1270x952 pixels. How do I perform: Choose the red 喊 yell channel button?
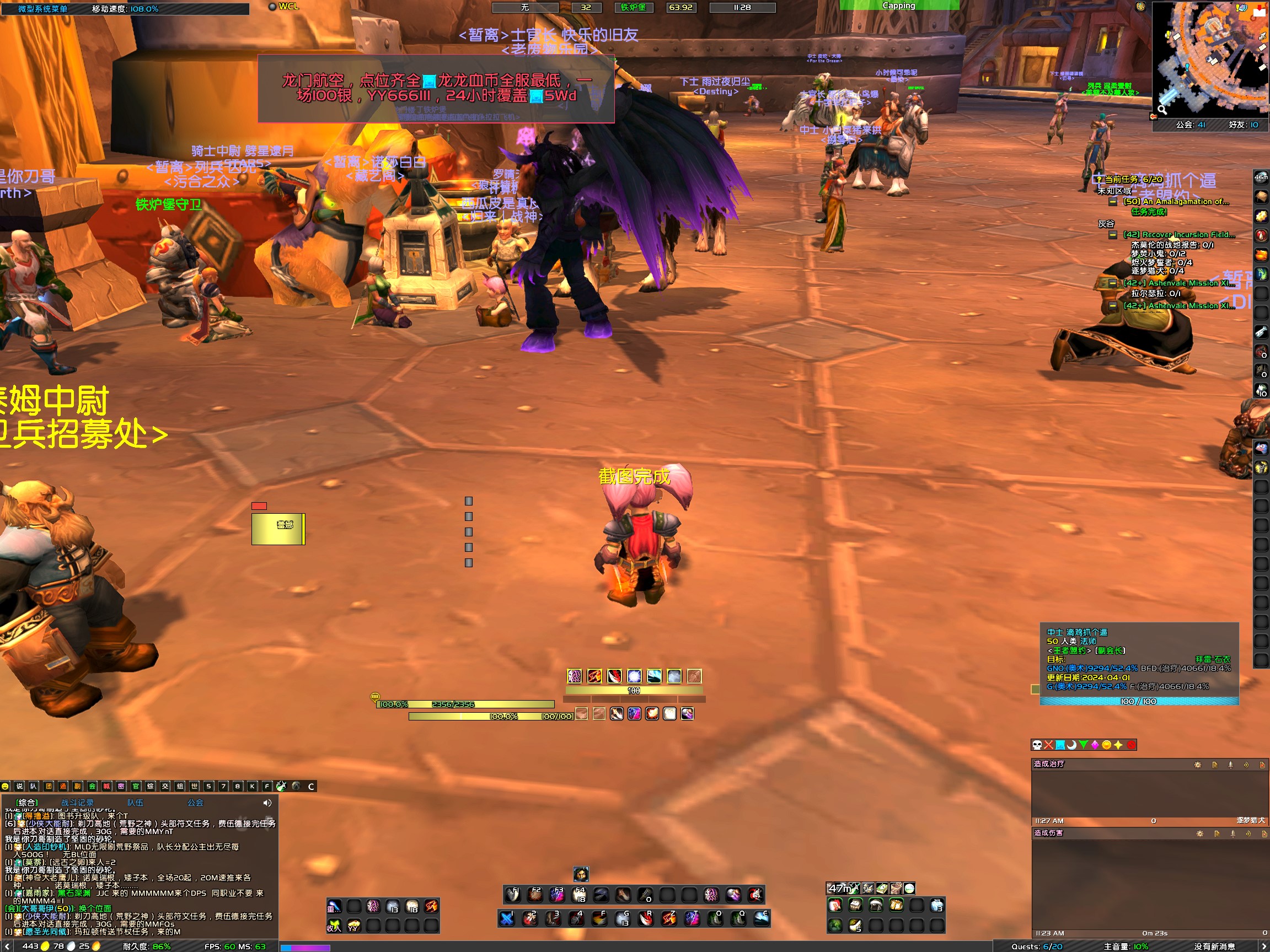[106, 786]
